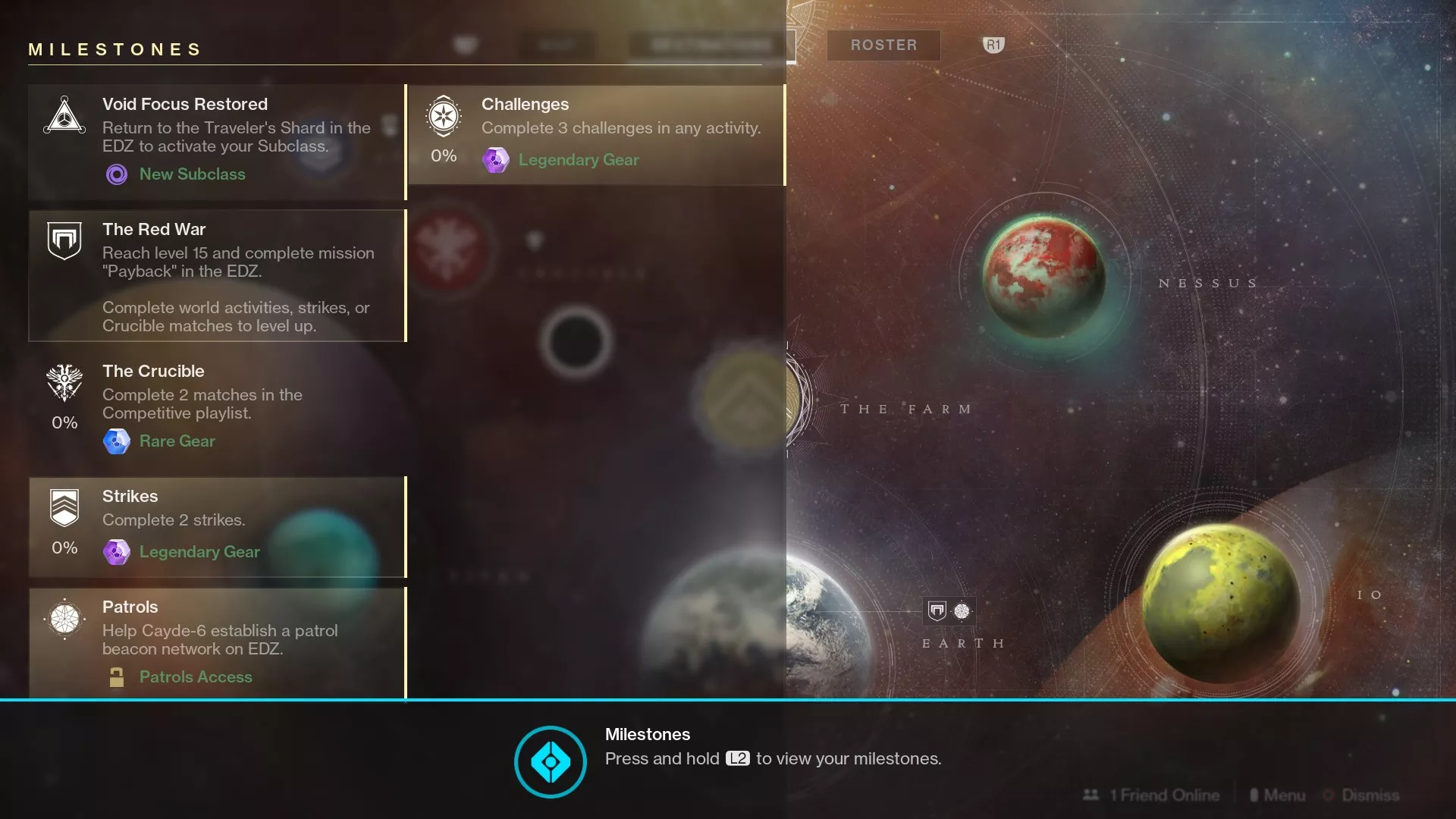This screenshot has height=819, width=1456.
Task: Click the Legendary Gear engram under Strikes
Action: (118, 552)
